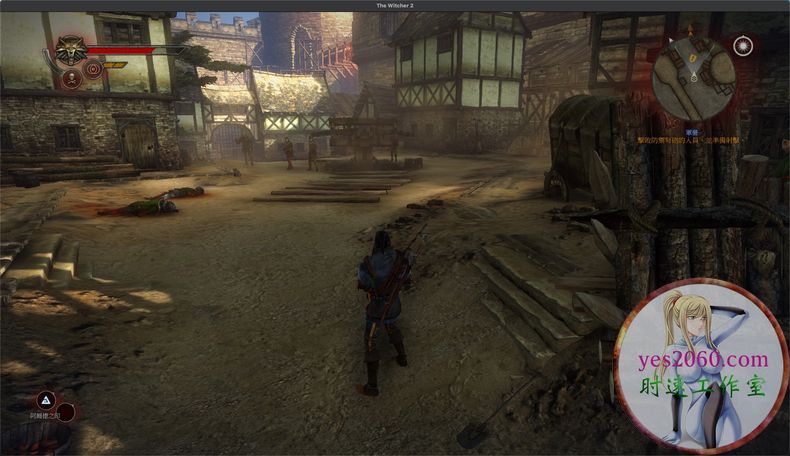Activate the Aard sign triangle icon
The height and width of the screenshot is (456, 790).
[45, 398]
